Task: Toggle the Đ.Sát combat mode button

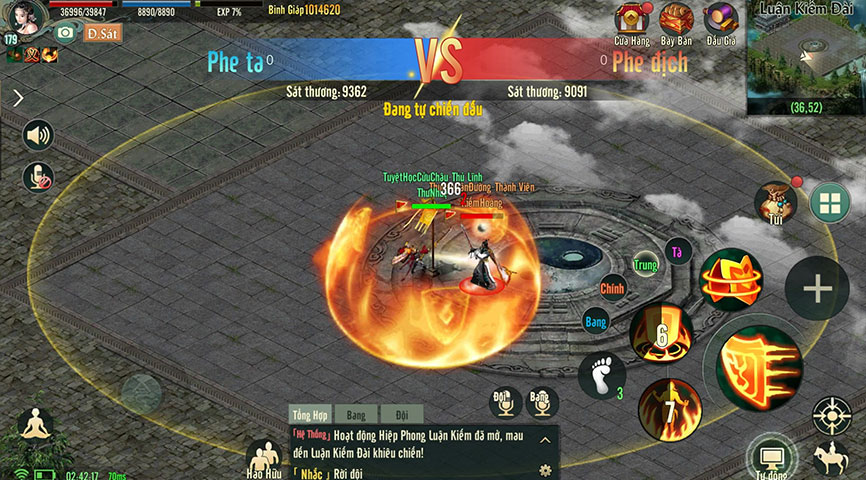Action: point(100,32)
